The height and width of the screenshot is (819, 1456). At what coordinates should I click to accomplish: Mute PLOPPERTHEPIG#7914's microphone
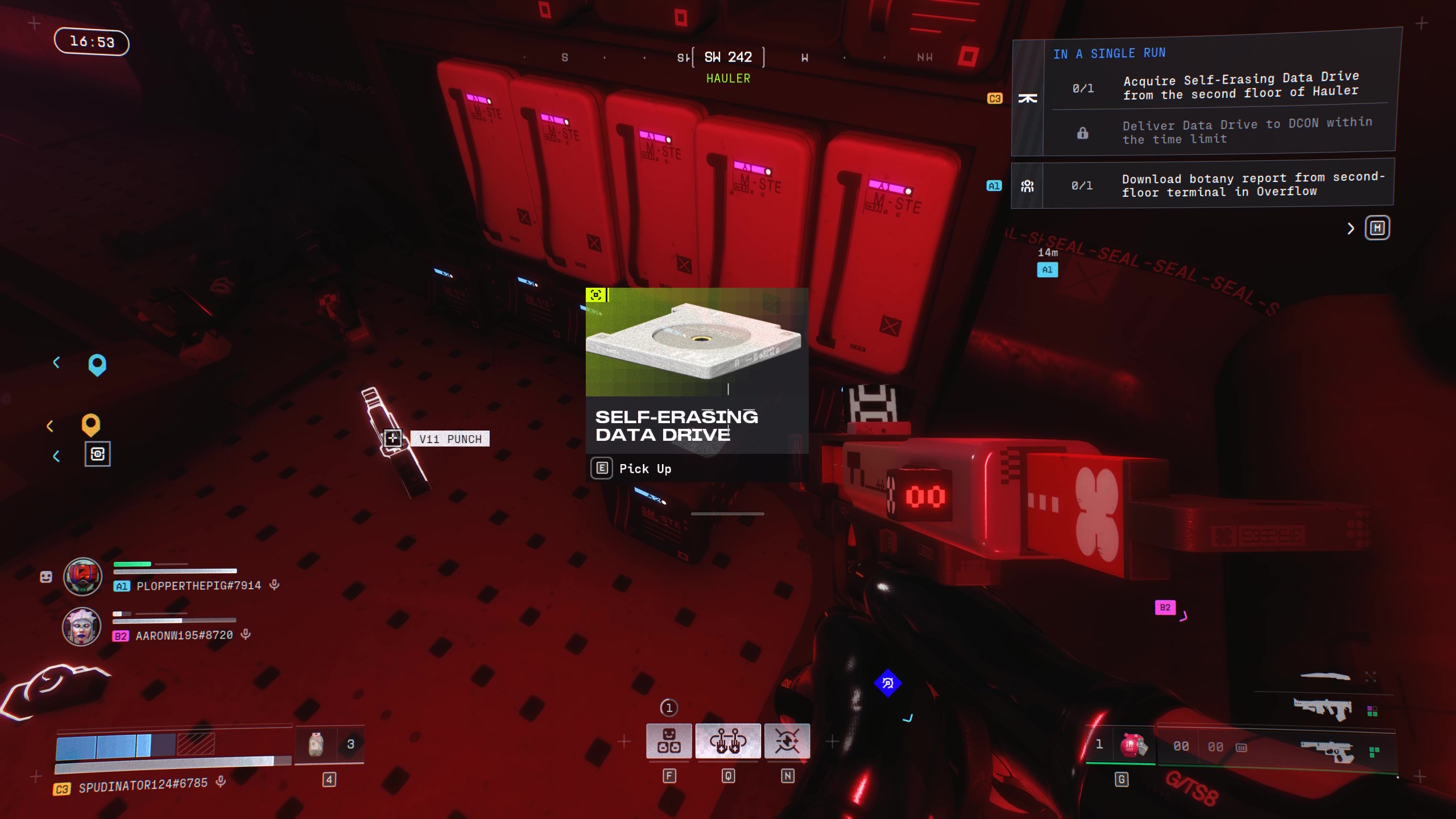278,585
